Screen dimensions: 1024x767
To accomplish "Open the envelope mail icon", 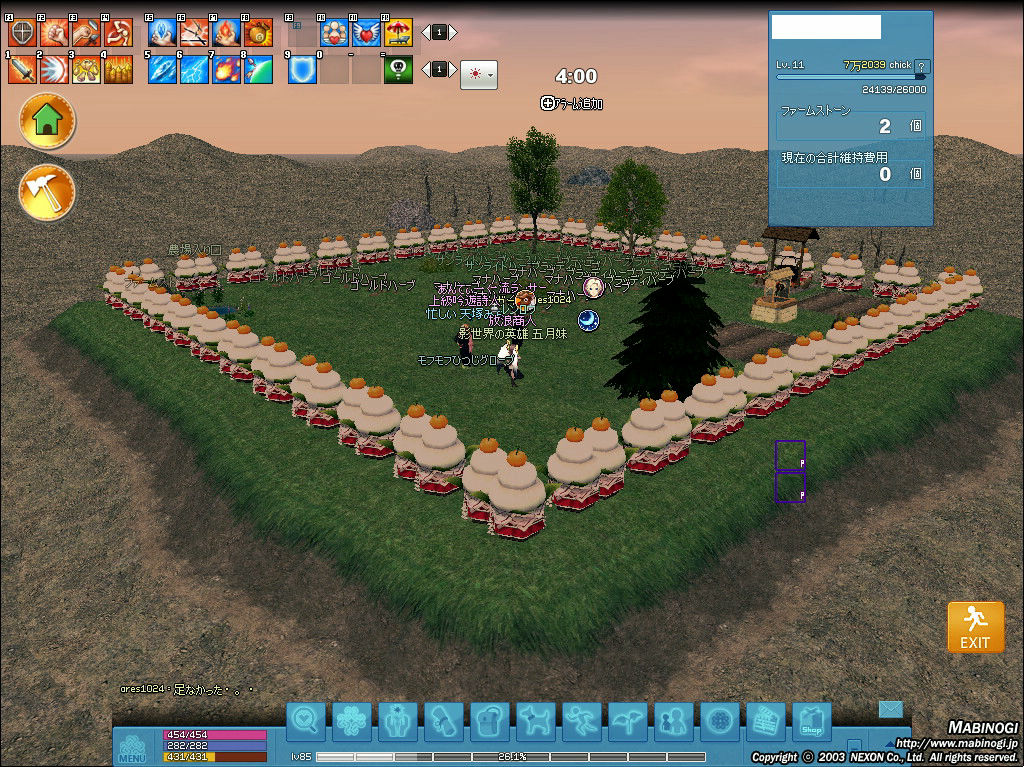I will (890, 709).
